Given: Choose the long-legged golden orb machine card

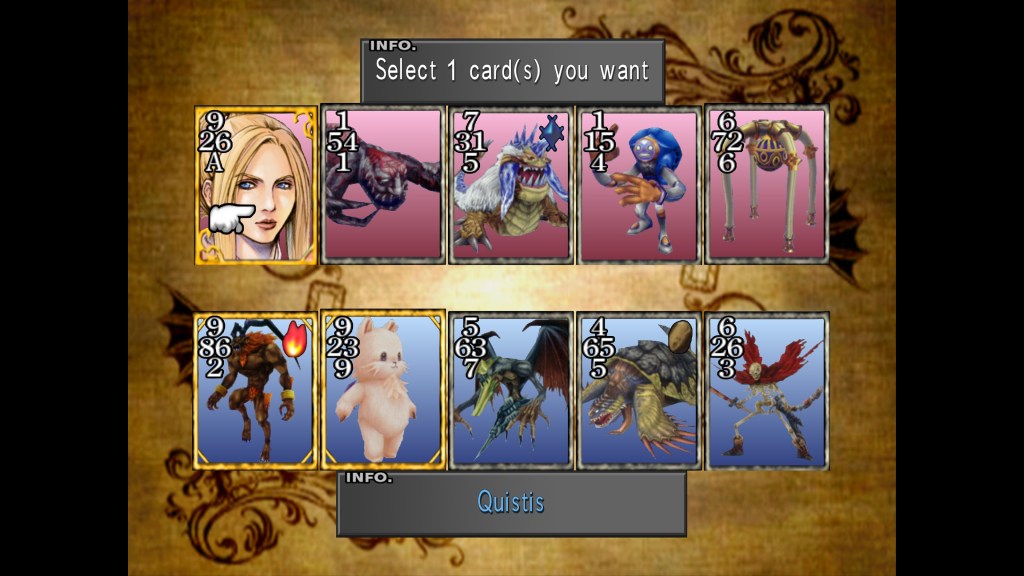Looking at the screenshot, I should (767, 186).
